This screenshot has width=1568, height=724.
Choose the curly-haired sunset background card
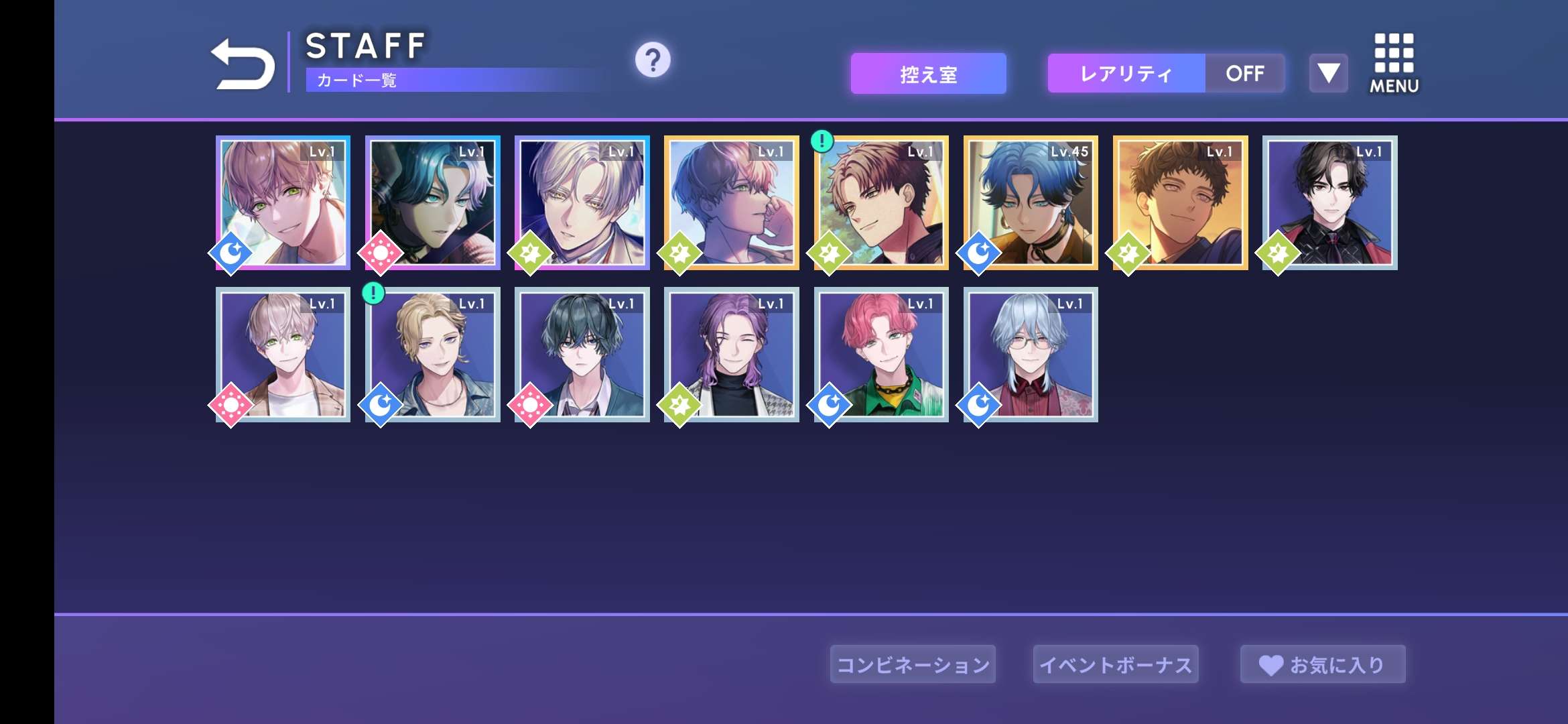point(1181,202)
